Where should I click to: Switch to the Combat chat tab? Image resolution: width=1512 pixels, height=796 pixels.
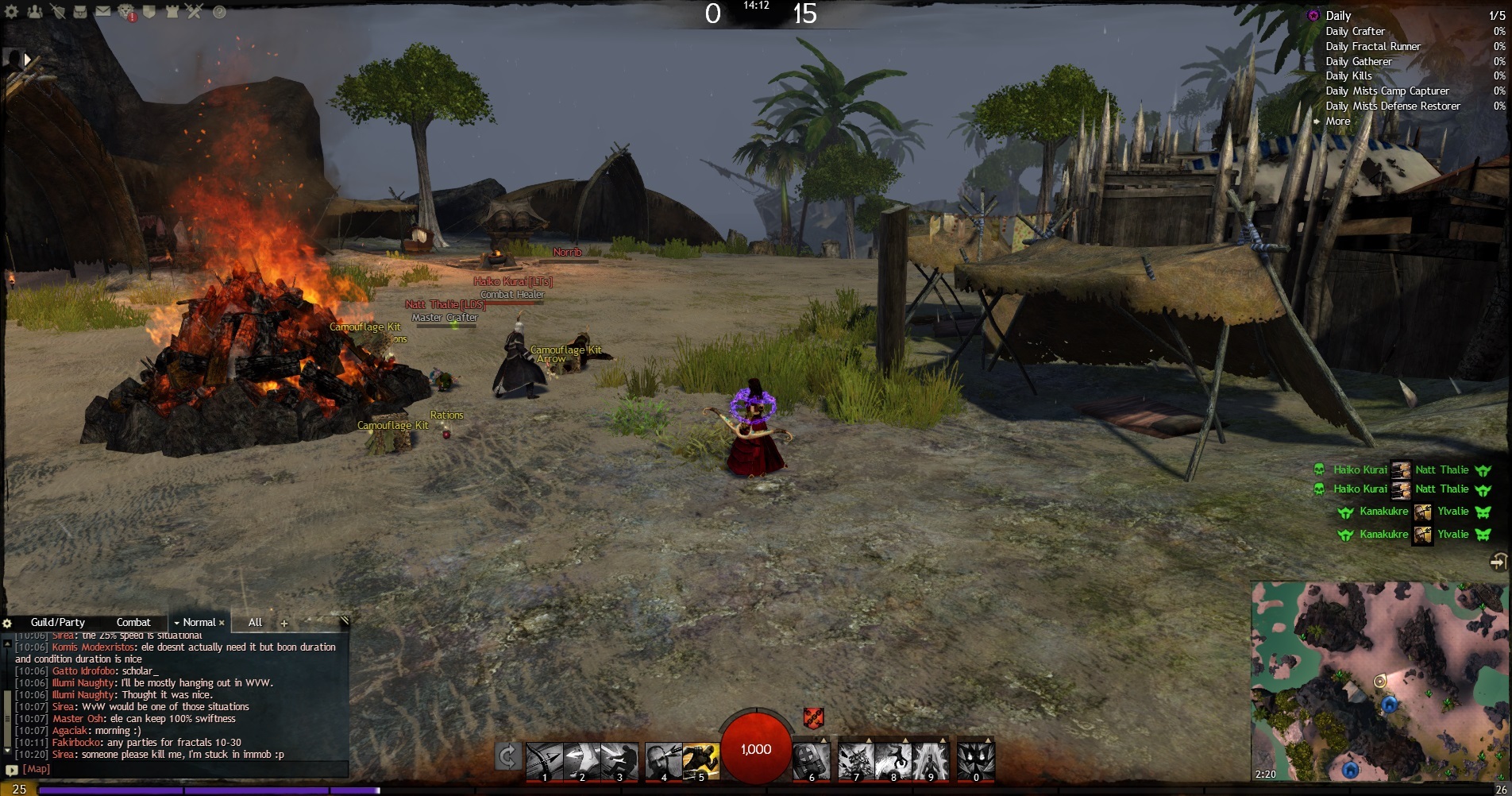133,623
